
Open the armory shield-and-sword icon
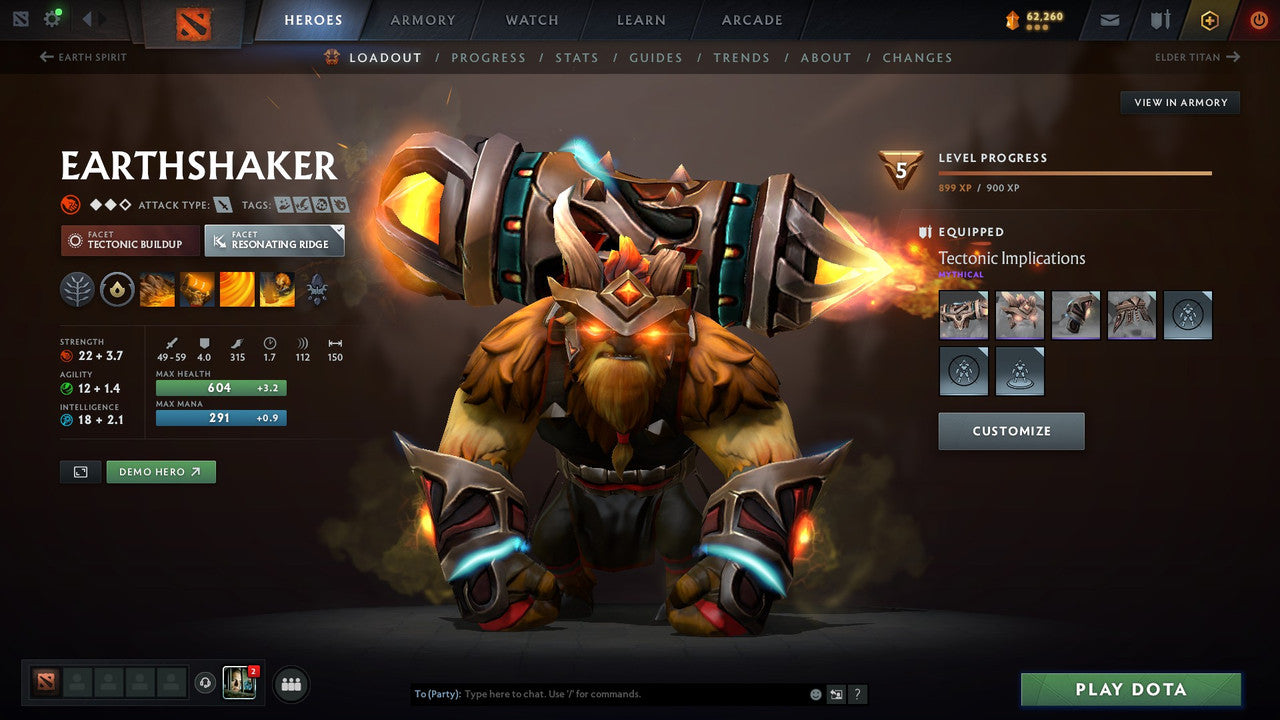[x=1158, y=19]
